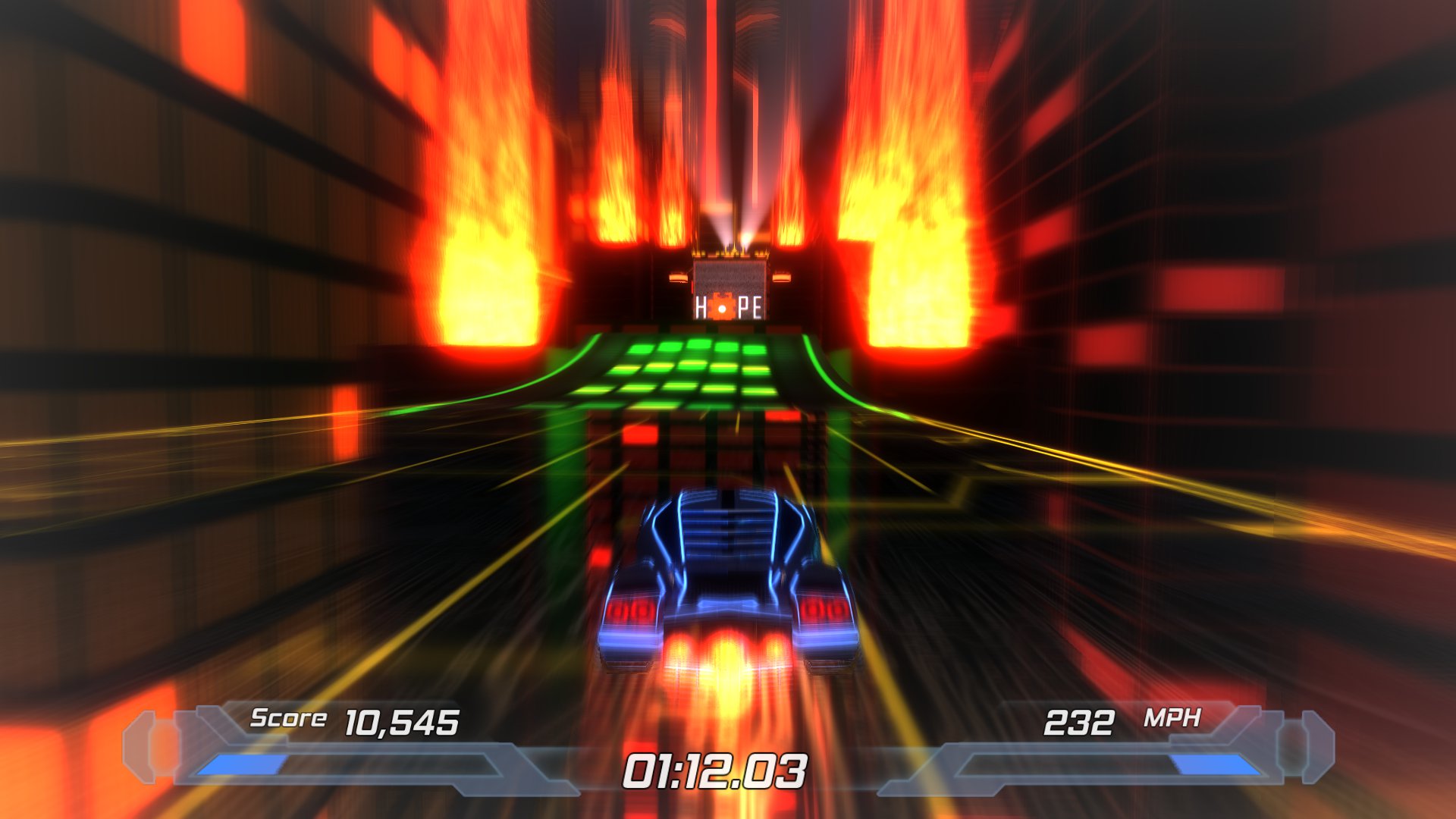Click the race timer 01:12.03
This screenshot has height=819, width=1456.
(717, 770)
